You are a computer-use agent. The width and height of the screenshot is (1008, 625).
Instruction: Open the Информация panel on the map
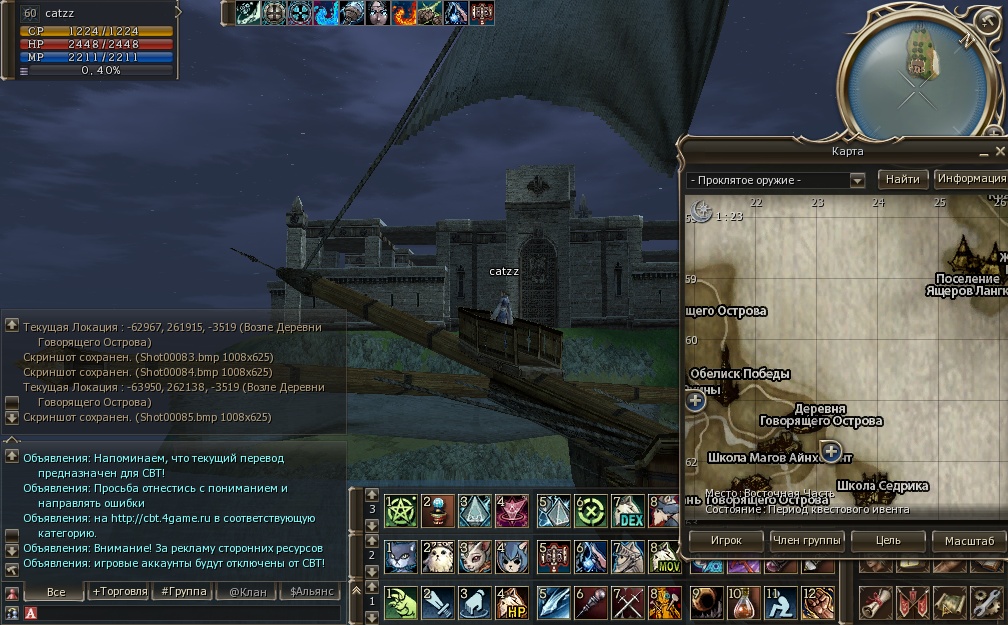970,179
